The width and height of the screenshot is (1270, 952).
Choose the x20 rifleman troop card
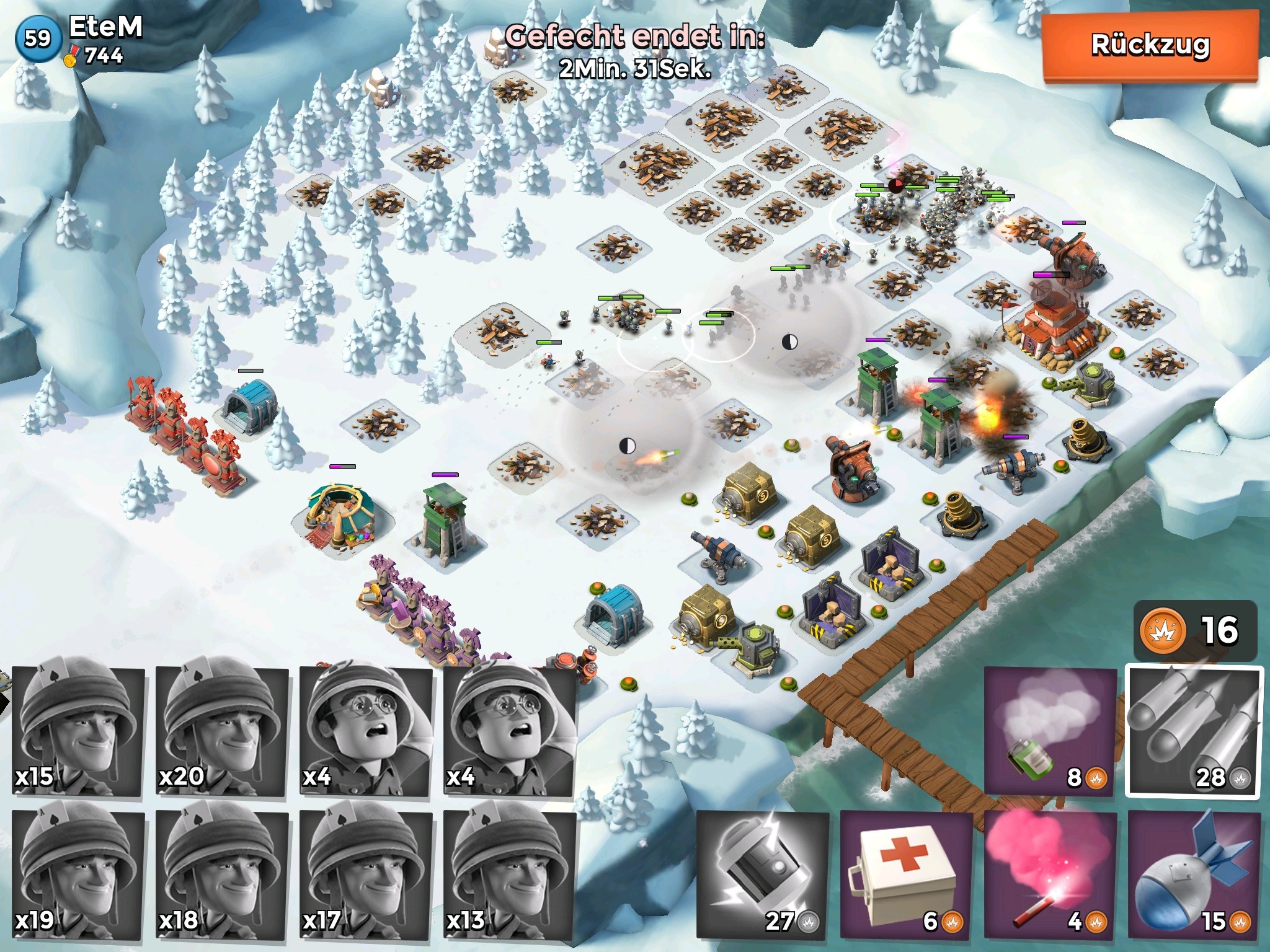[x=222, y=731]
